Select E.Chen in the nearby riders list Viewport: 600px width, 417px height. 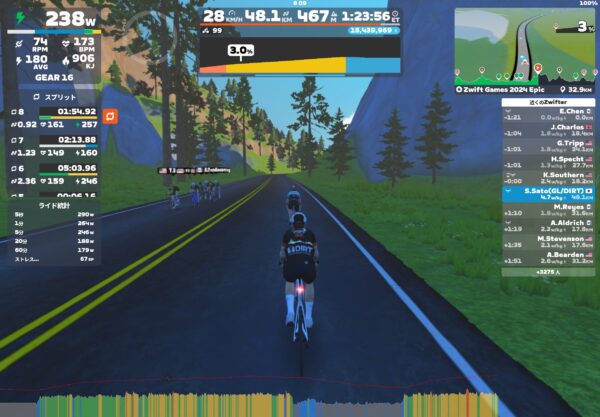click(x=548, y=115)
